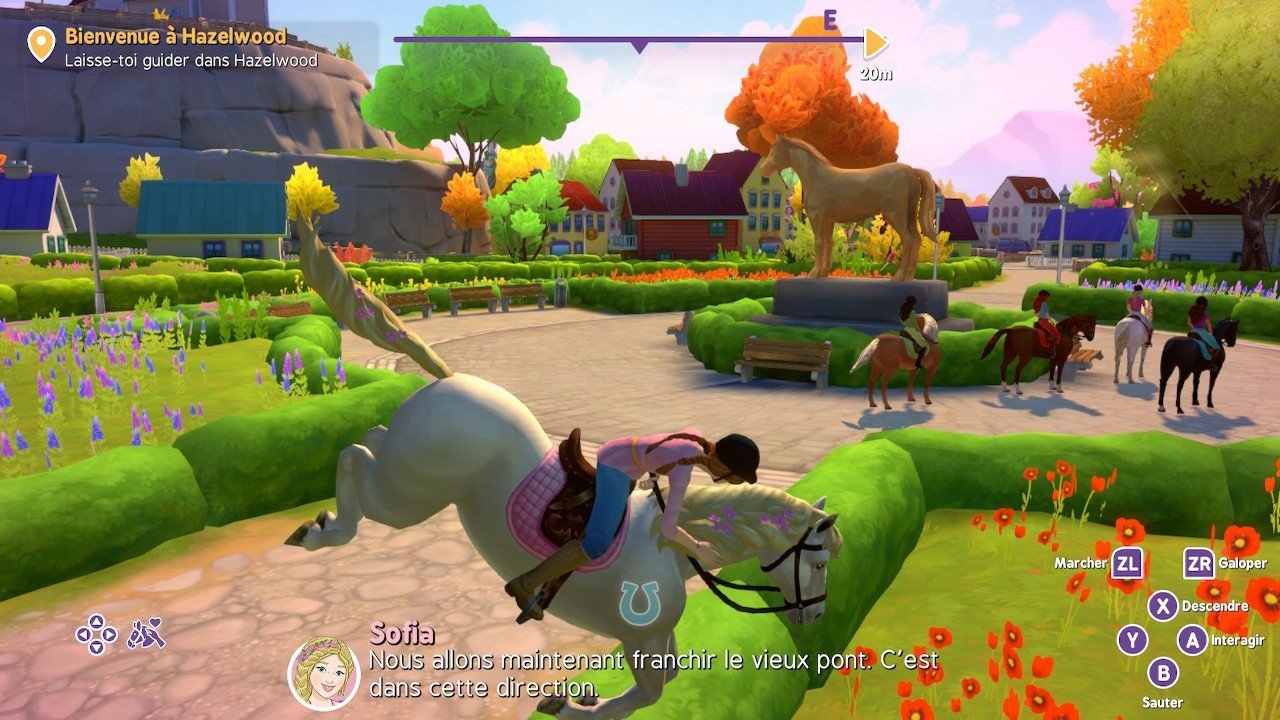Click the purple compass bar
1280x720 pixels.
coord(628,40)
